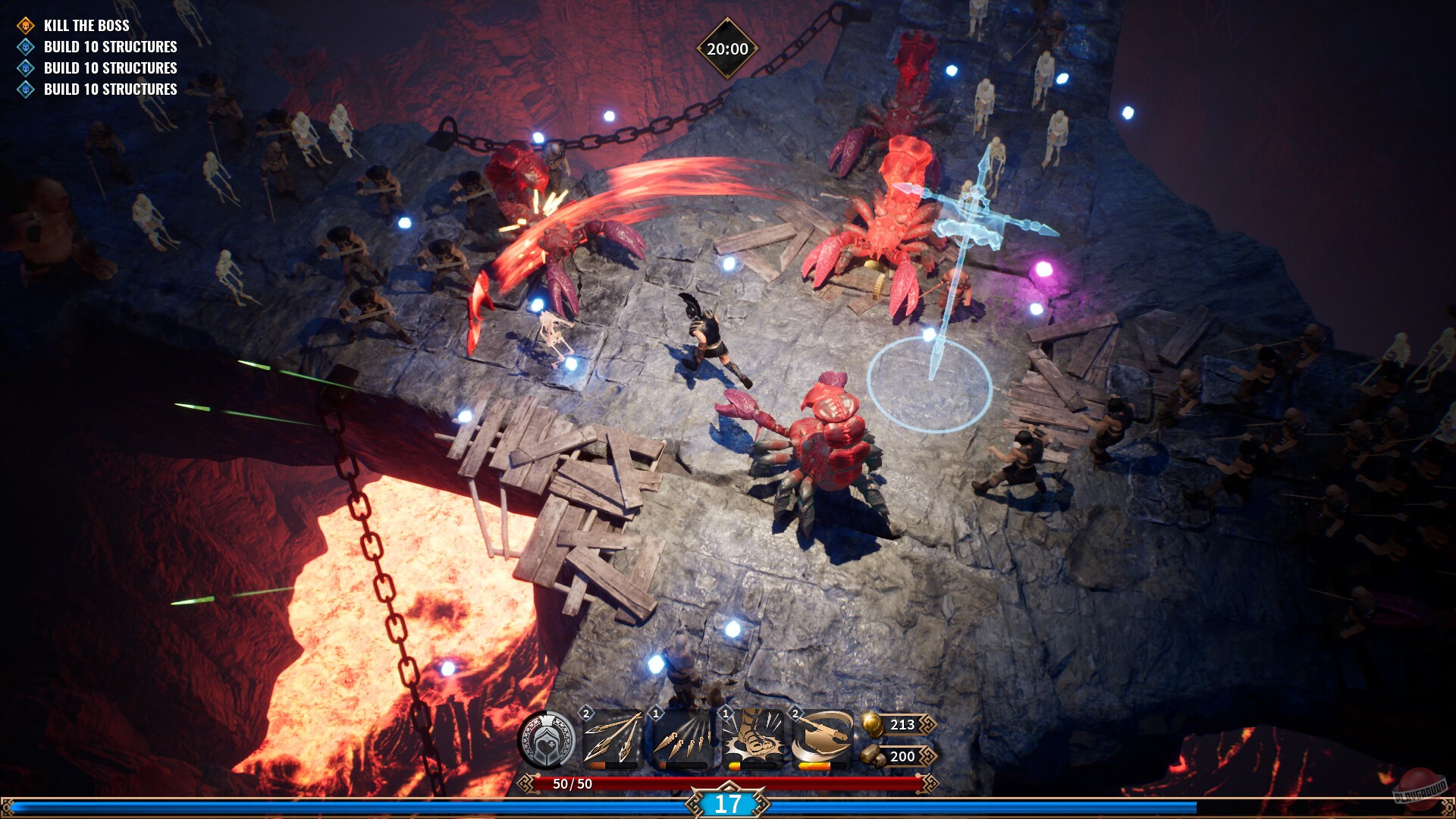
Task: Select the first BUILD 10 STRUCTURES objective
Action: pyautogui.click(x=111, y=46)
